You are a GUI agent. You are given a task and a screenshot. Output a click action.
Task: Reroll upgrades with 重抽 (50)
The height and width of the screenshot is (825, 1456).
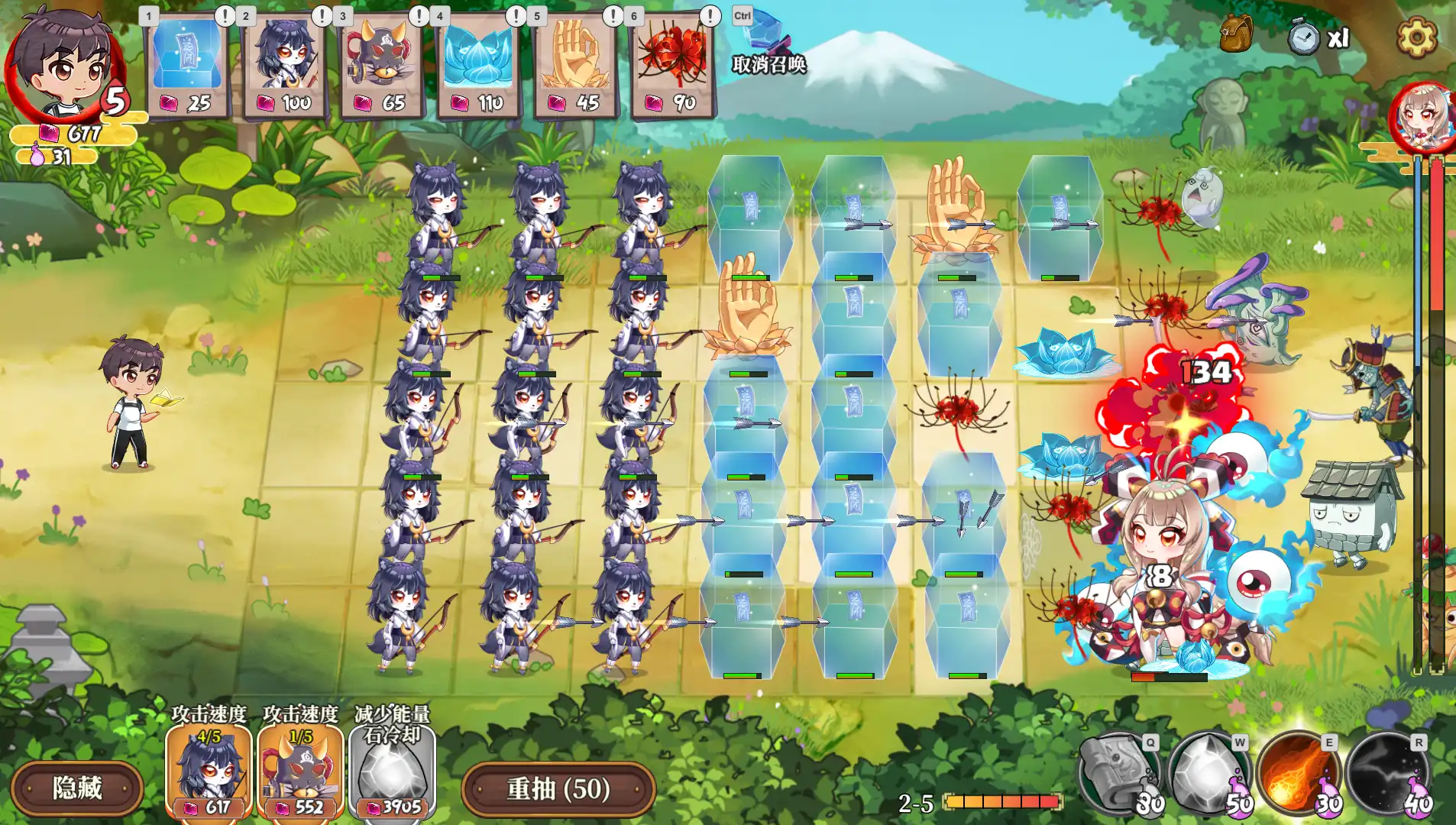[x=558, y=788]
